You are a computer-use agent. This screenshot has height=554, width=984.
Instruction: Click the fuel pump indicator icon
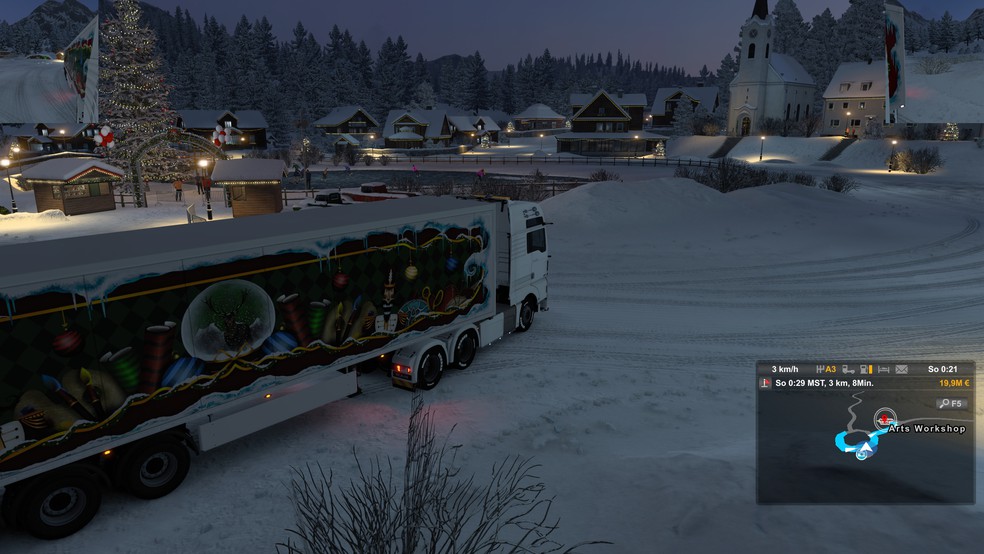(x=866, y=369)
